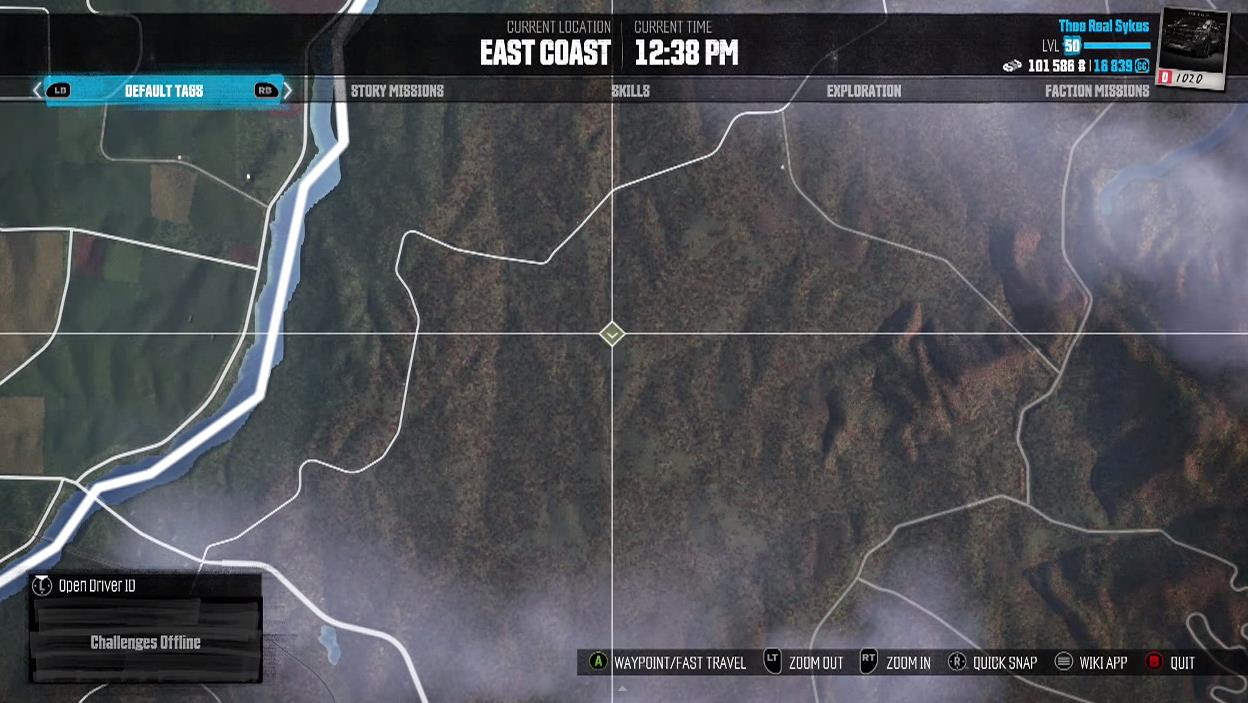Switch to the Story Missions tab
This screenshot has height=703, width=1248.
pyautogui.click(x=397, y=91)
